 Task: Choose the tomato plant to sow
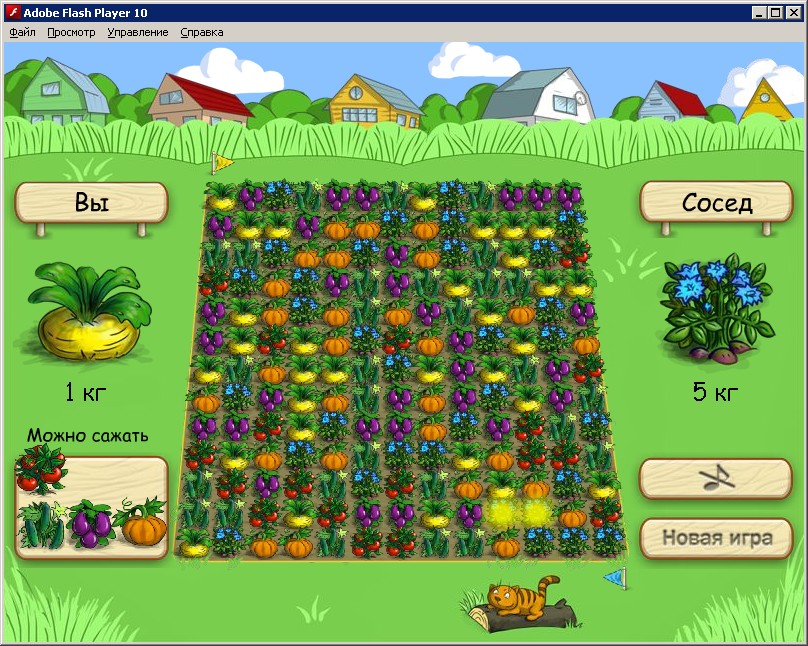(x=40, y=469)
